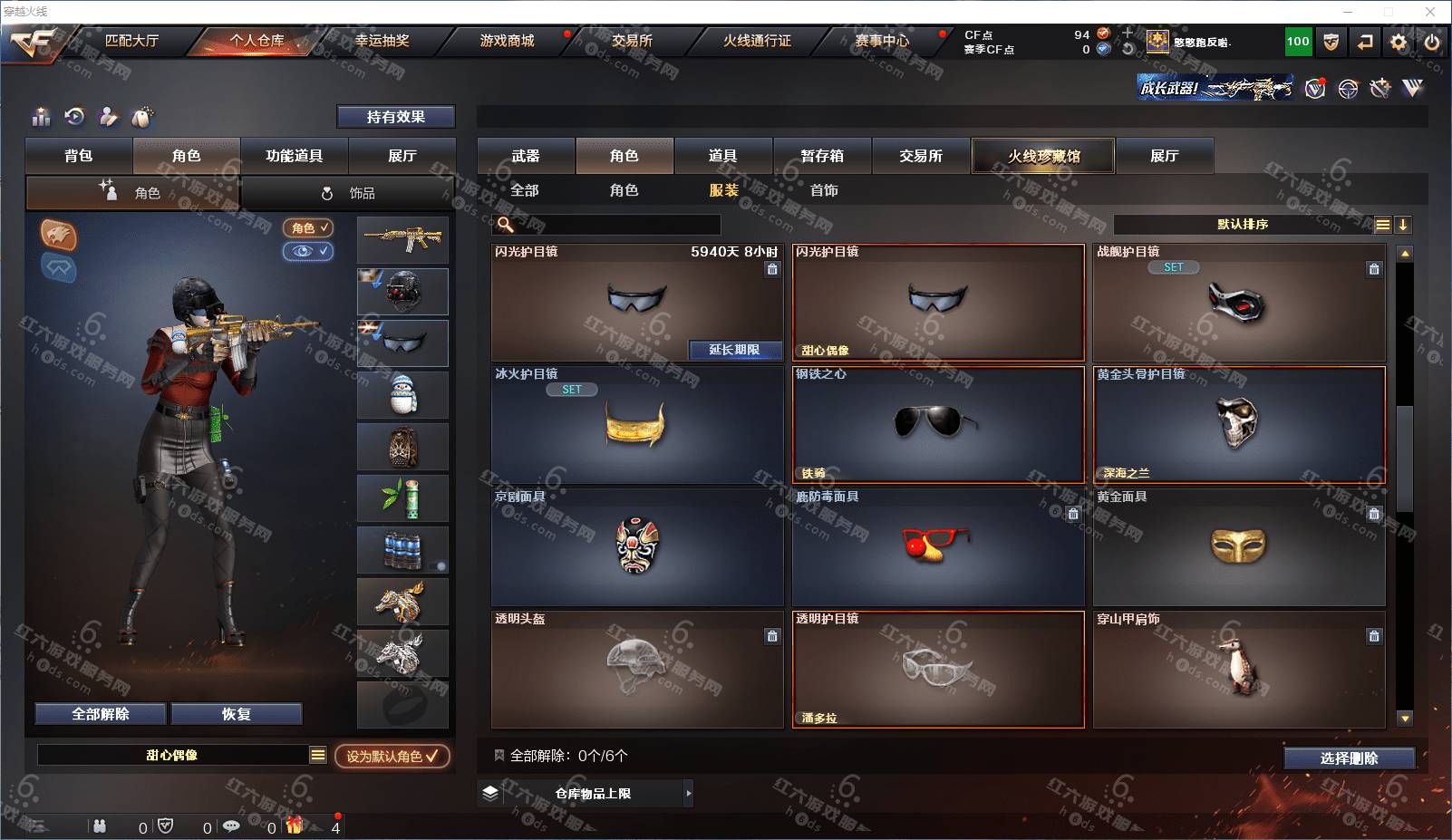Select the 京剧面具 mask item
This screenshot has height=840, width=1452.
tap(637, 547)
